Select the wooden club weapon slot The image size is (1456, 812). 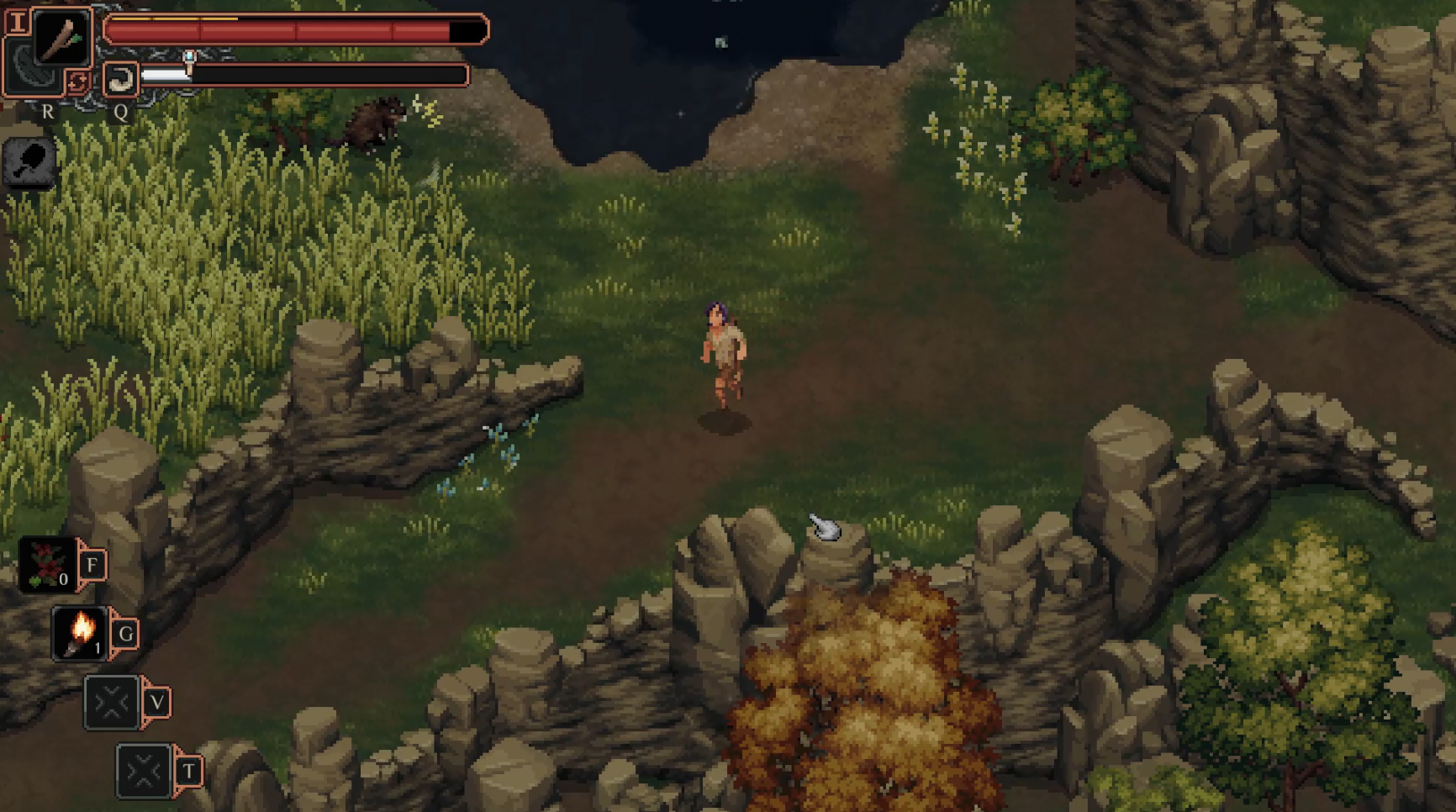61,37
